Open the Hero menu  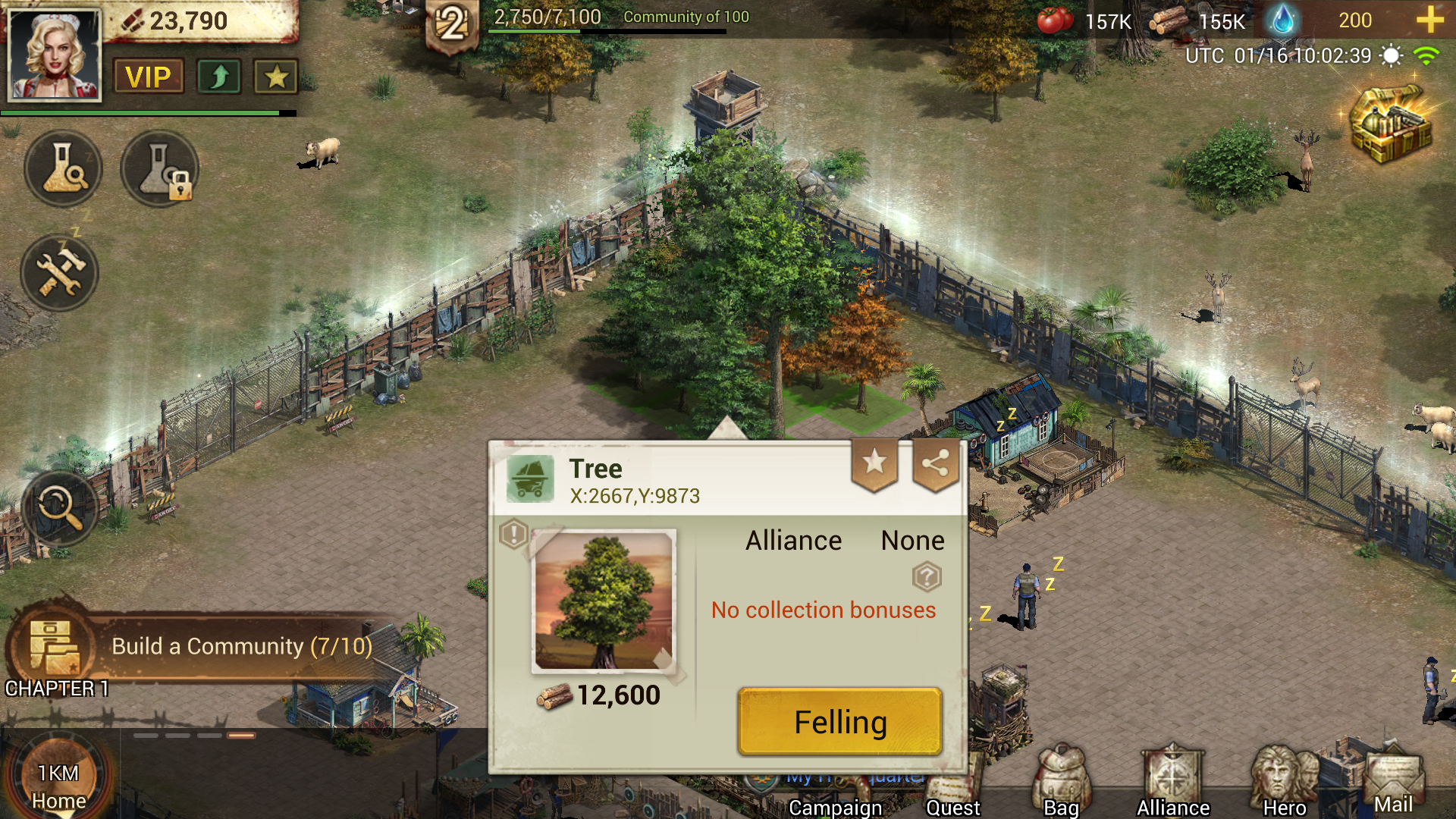[x=1284, y=781]
